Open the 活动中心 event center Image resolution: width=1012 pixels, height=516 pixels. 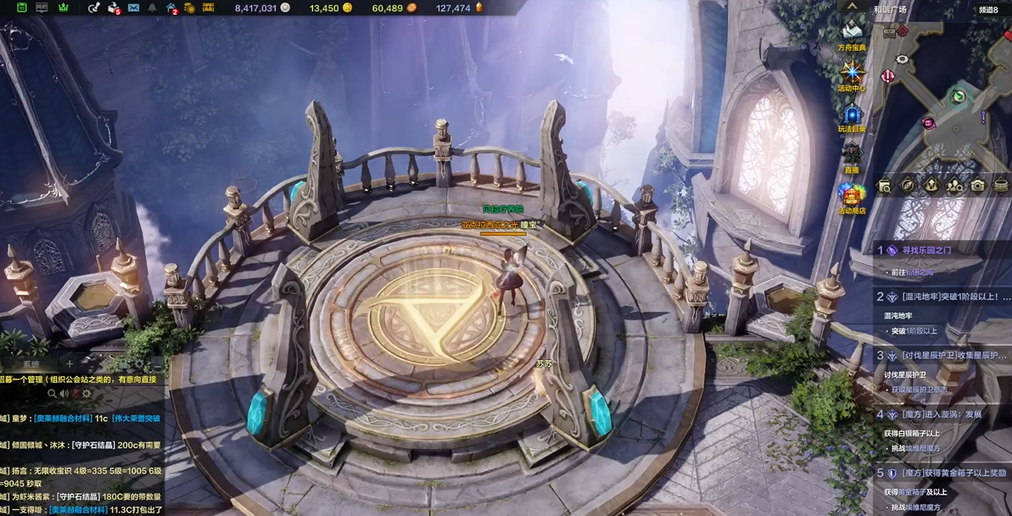(x=852, y=74)
